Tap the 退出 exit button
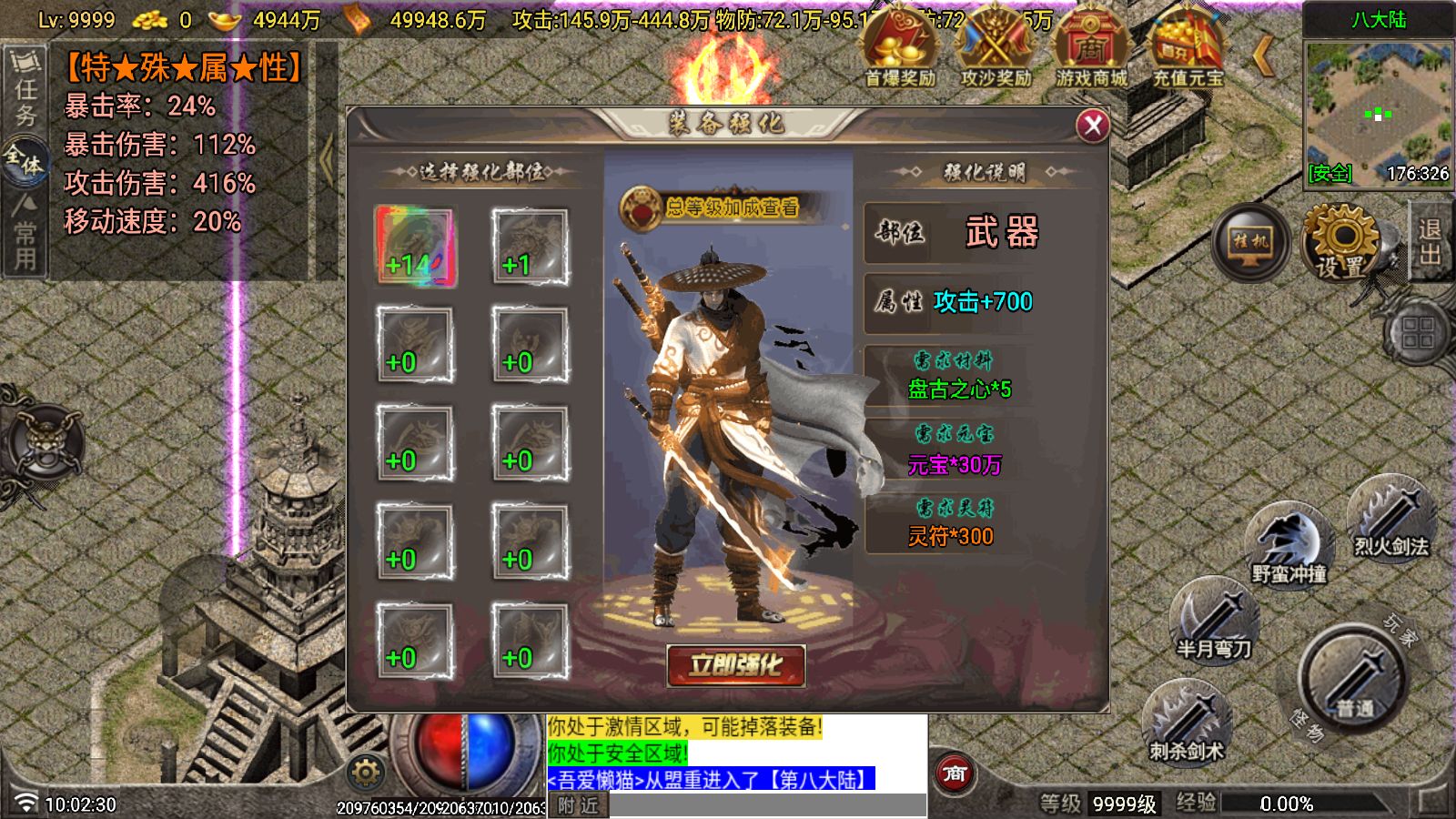Viewport: 1456px width, 819px height. (1431, 241)
